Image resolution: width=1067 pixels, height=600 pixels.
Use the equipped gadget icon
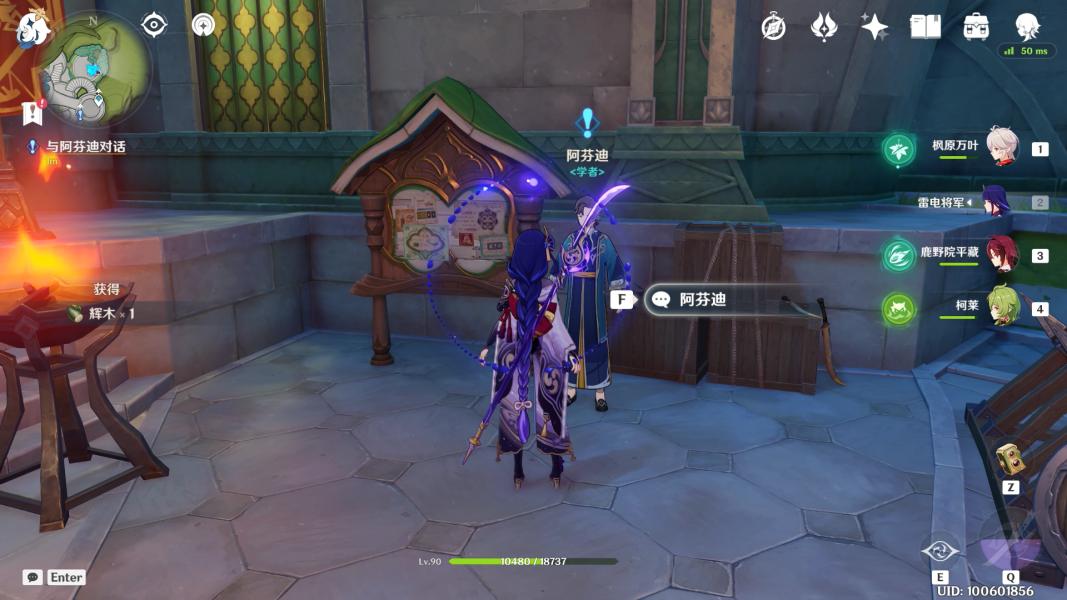click(x=1010, y=461)
